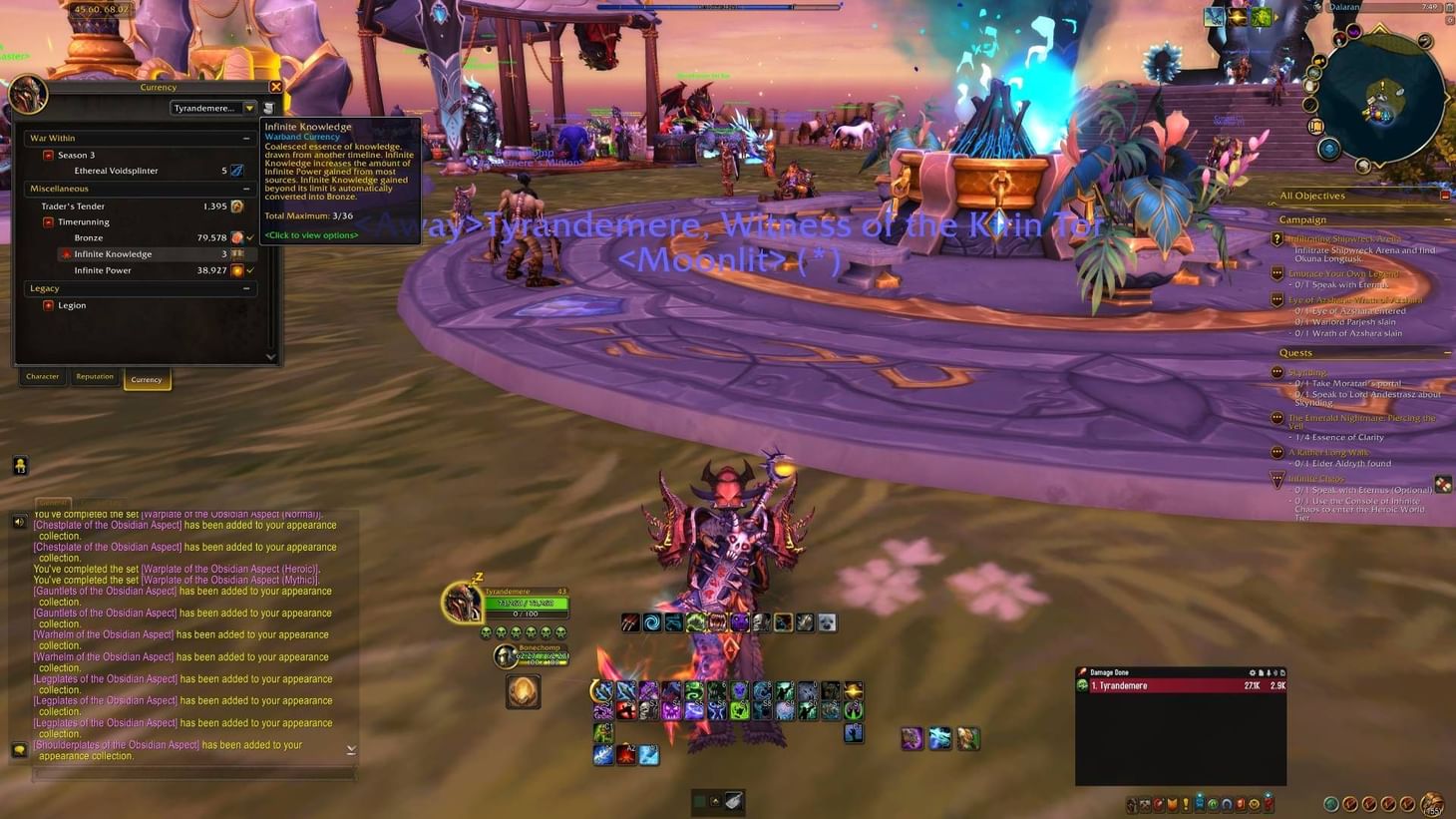The height and width of the screenshot is (819, 1456).
Task: Open the Group Finder eye icon
Action: click(1213, 804)
